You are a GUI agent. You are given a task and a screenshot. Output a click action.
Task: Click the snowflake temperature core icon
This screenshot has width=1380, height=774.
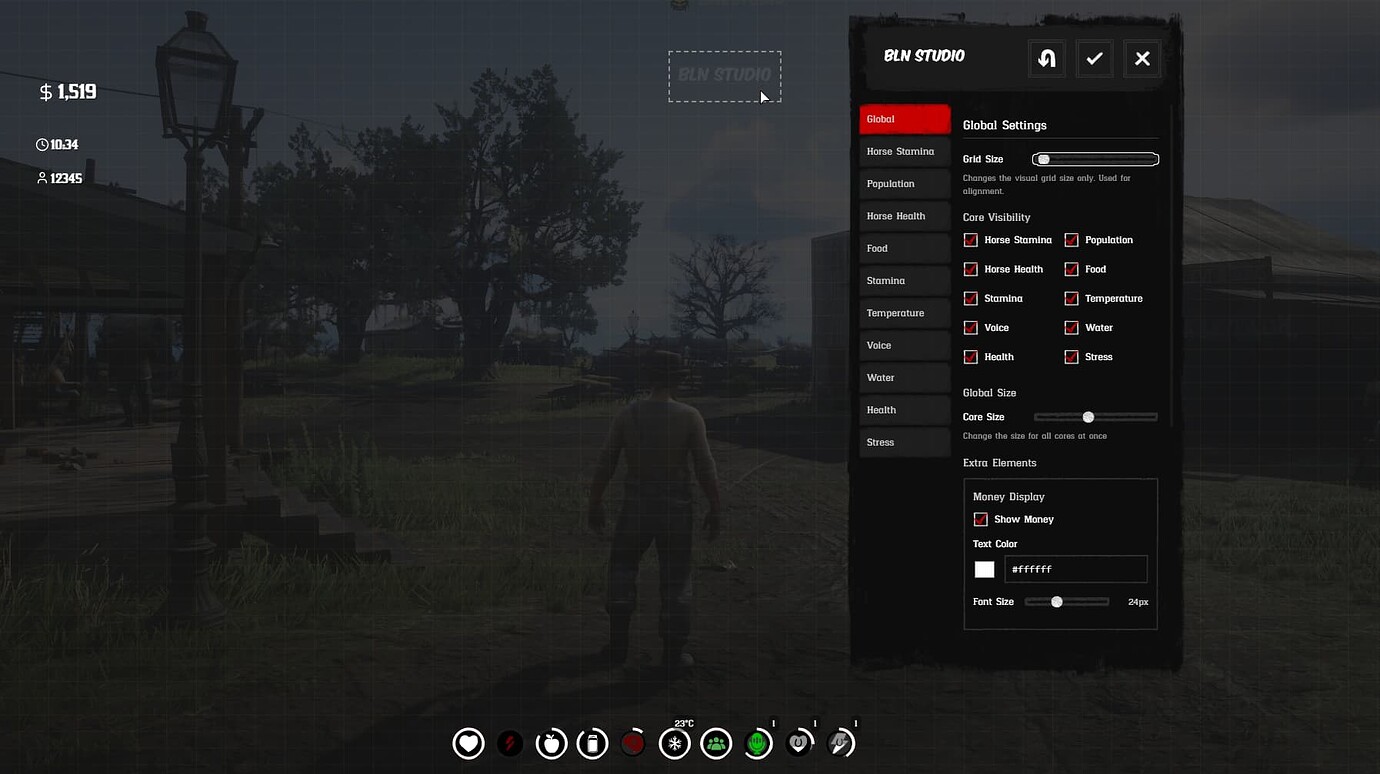coord(674,742)
